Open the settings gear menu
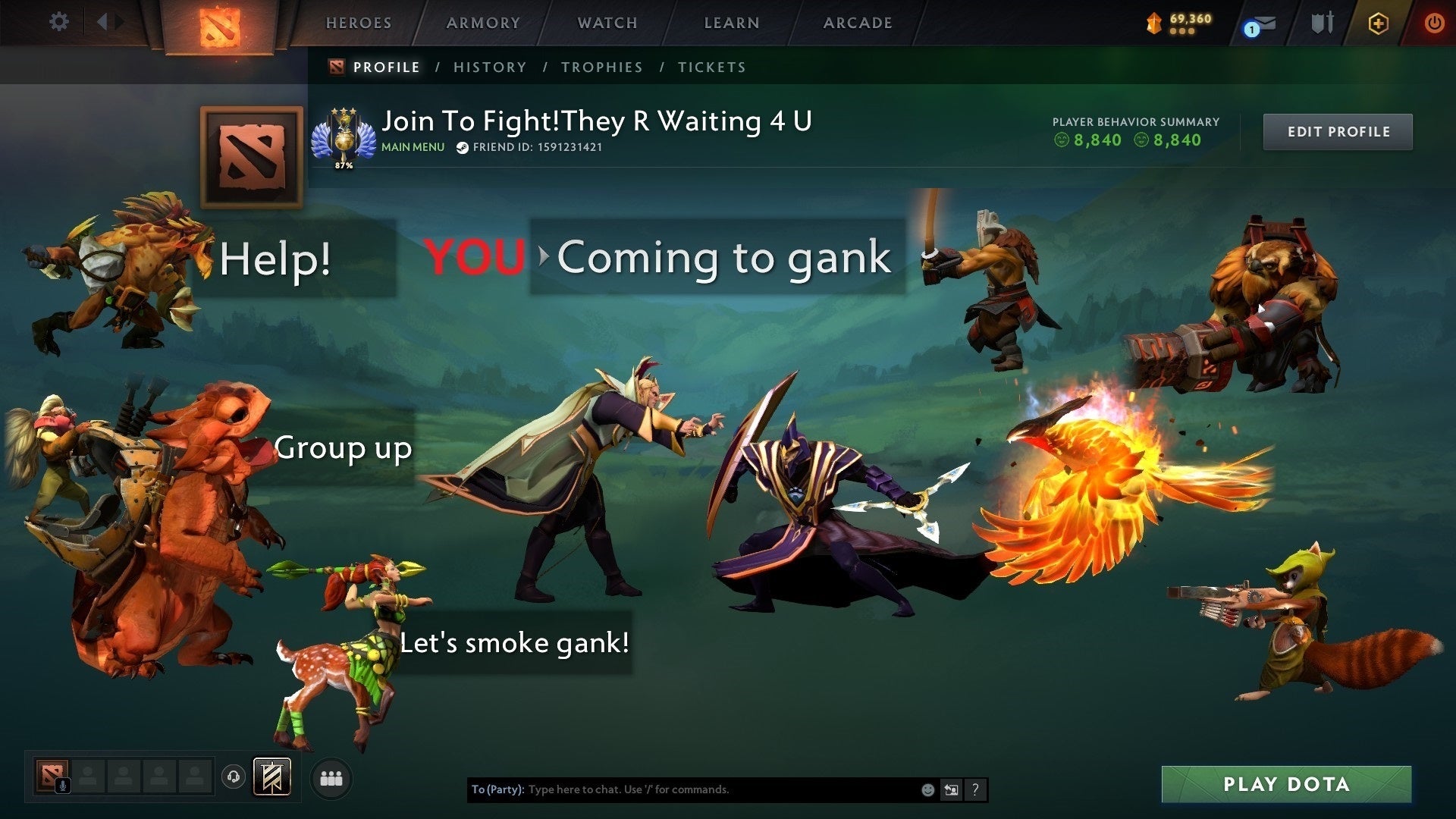 [x=59, y=22]
